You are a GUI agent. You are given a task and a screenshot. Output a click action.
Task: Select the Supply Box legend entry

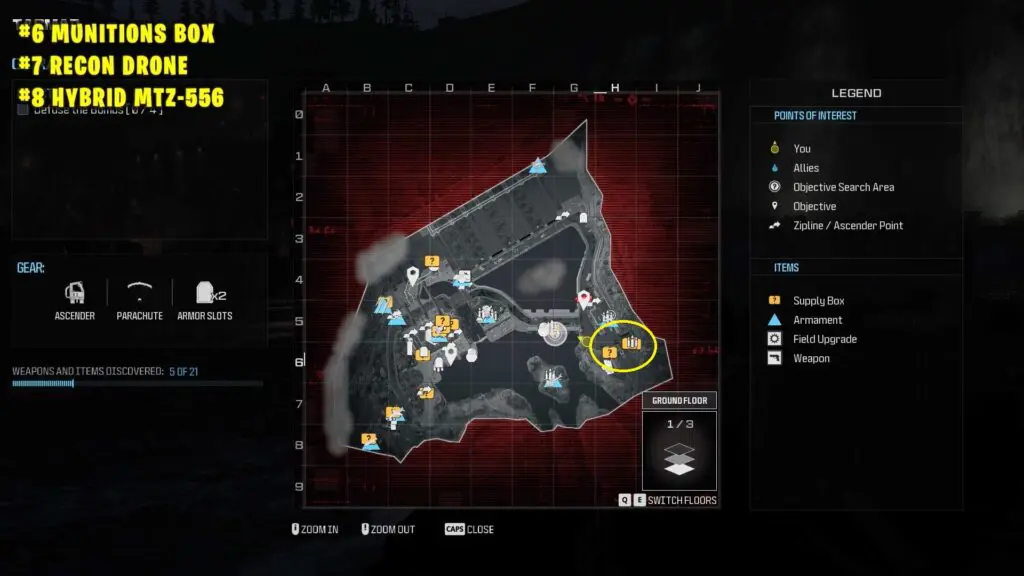coord(818,301)
